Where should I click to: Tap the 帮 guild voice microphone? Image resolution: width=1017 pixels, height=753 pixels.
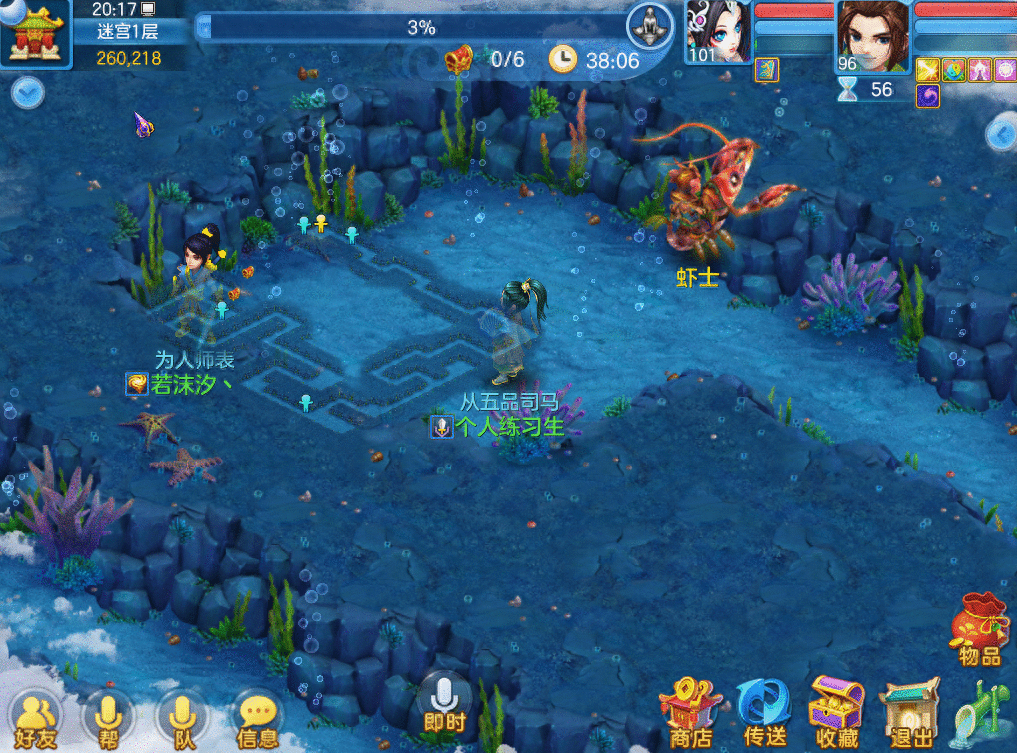tap(107, 719)
